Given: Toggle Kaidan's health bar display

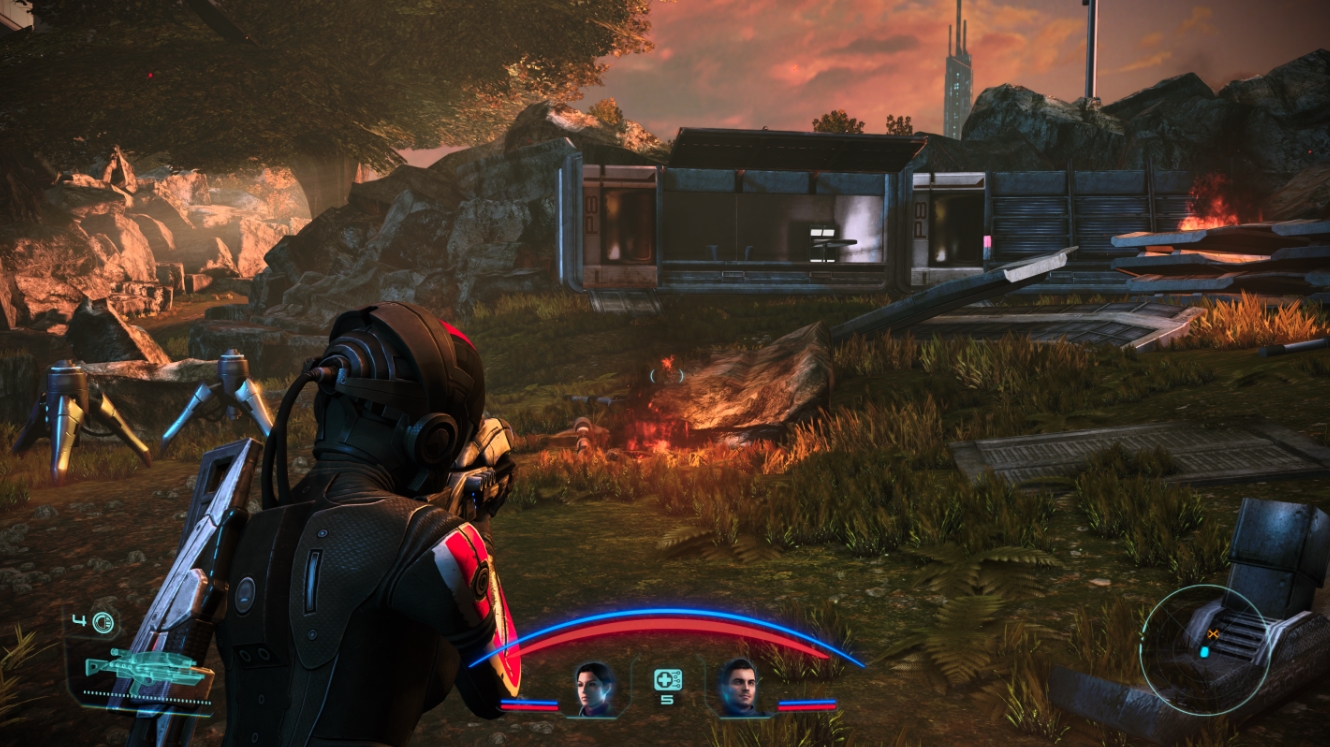Looking at the screenshot, I should (805, 706).
